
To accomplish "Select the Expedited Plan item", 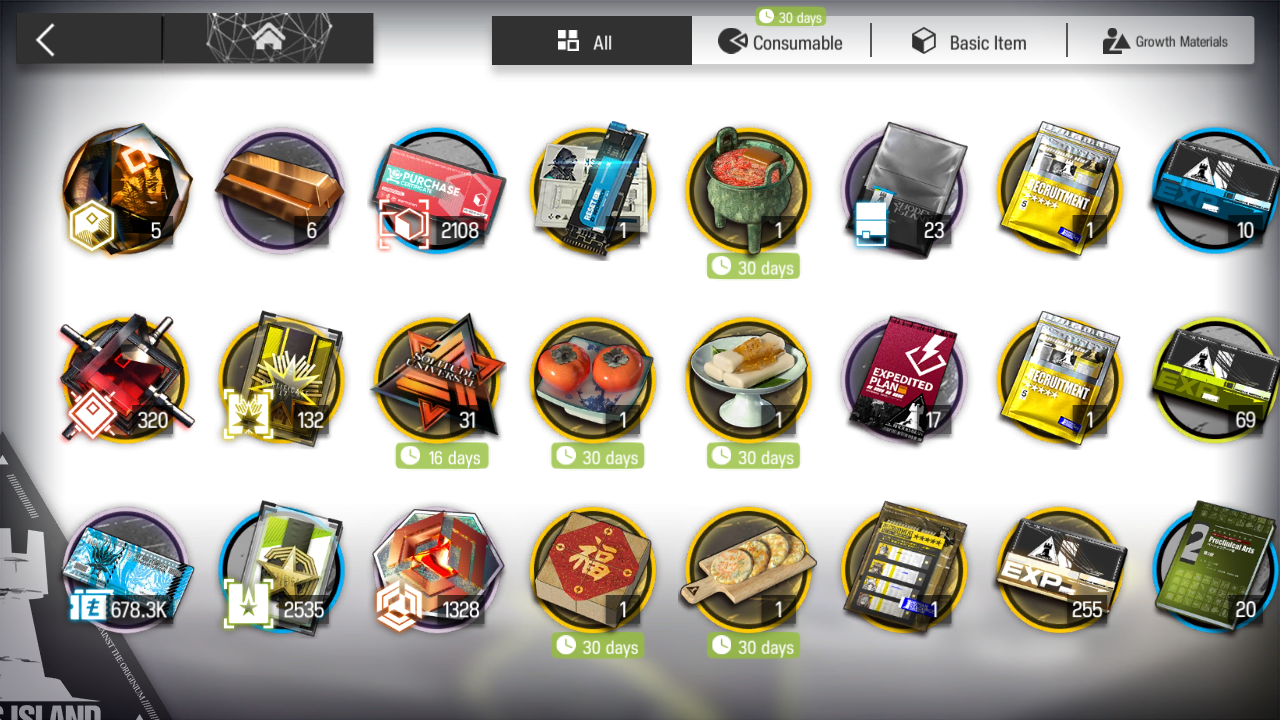I will tap(905, 380).
